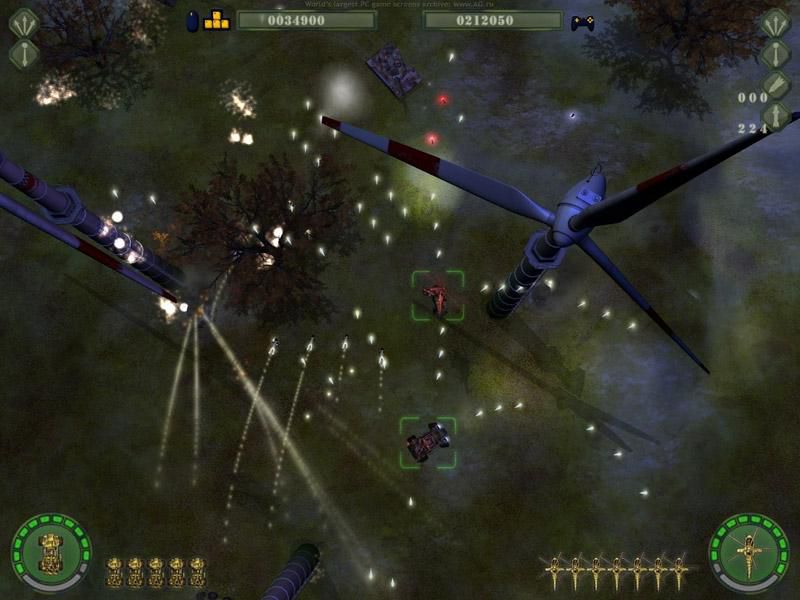Choose the missile cluster weapon showing 000 ammo
Screen dimensions: 800x600
(x=776, y=84)
